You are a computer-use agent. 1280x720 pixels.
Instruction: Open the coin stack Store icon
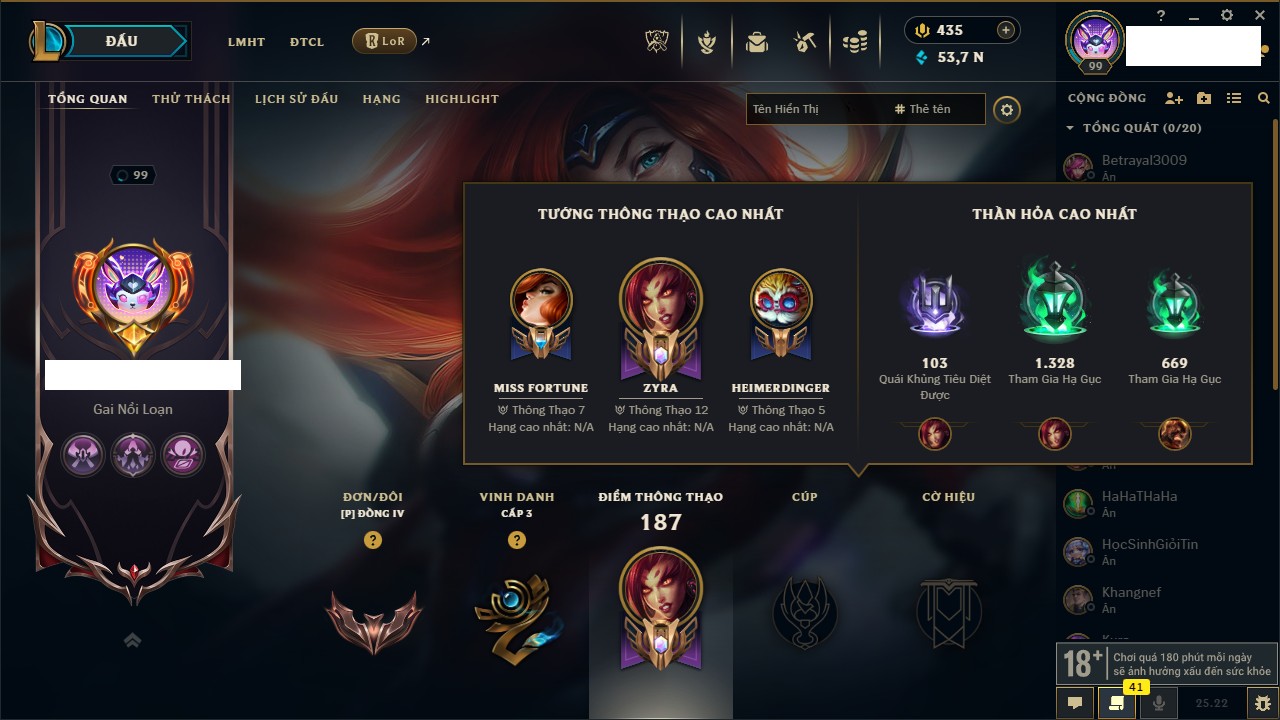(x=854, y=42)
